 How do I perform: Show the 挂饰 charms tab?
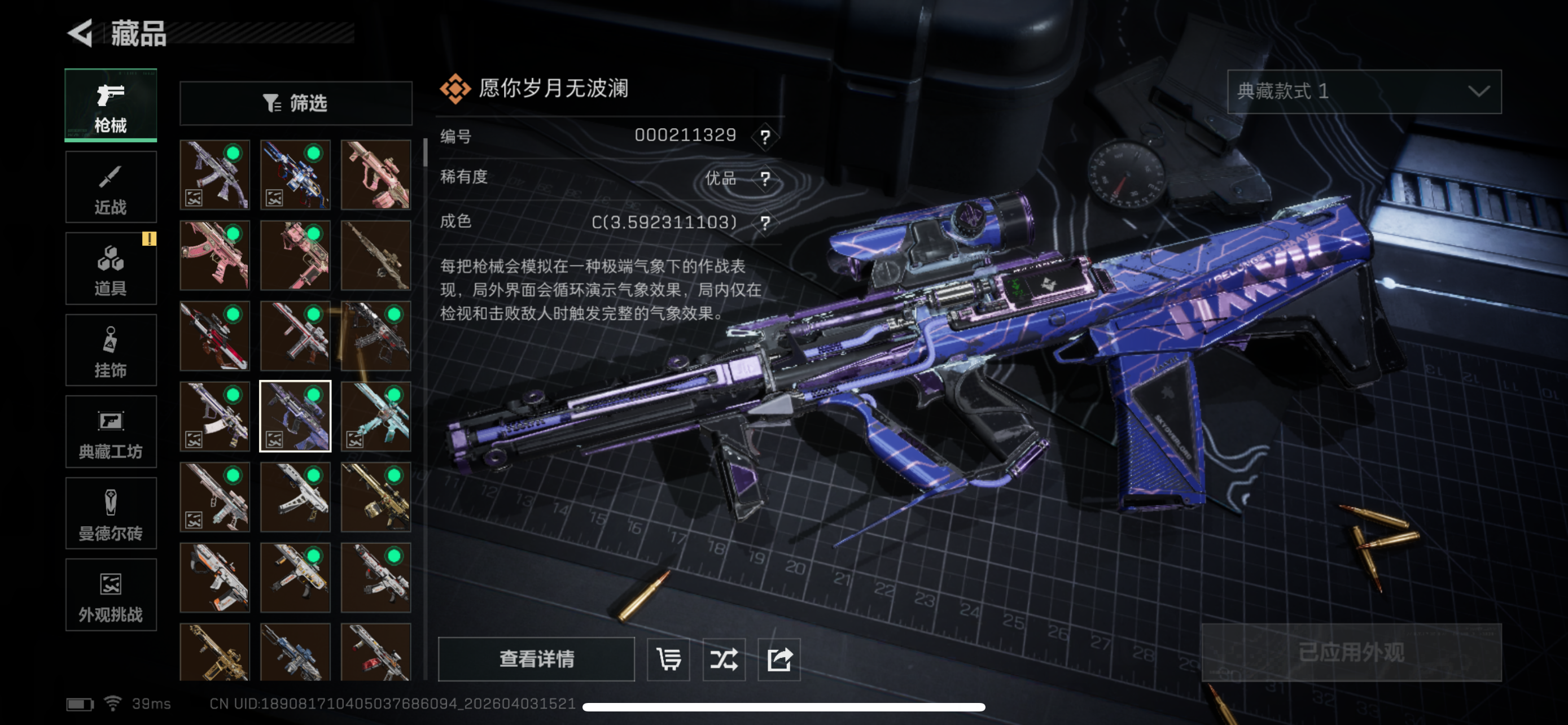111,350
